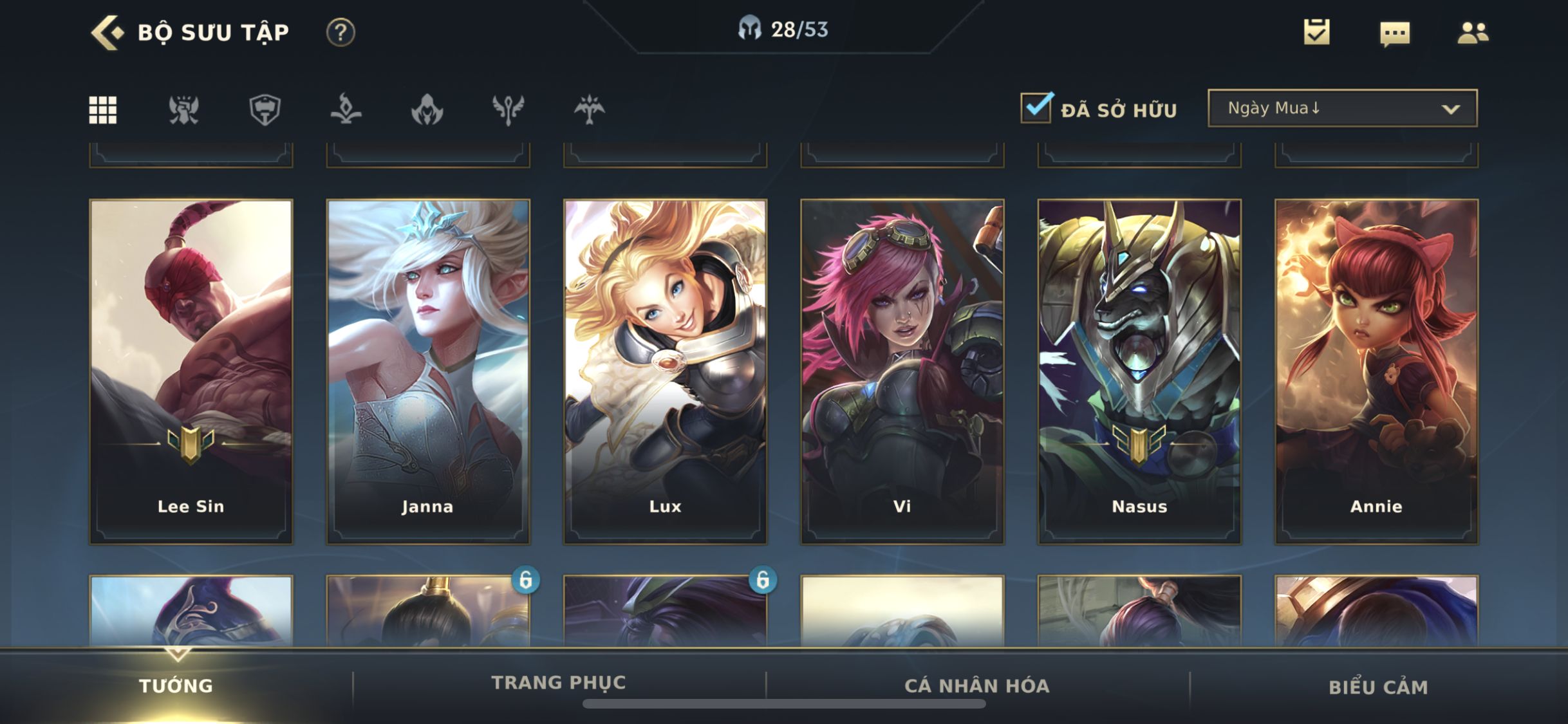Open the chat bubble icon
This screenshot has width=1568, height=724.
pos(1395,33)
